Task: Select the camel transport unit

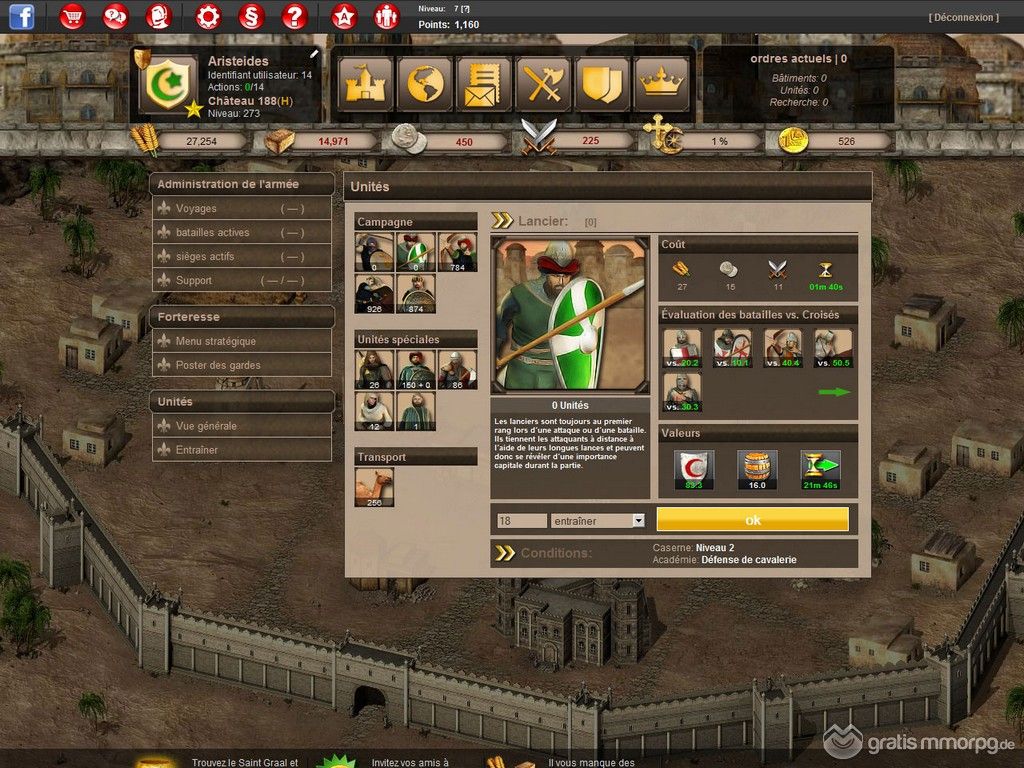Action: click(374, 488)
